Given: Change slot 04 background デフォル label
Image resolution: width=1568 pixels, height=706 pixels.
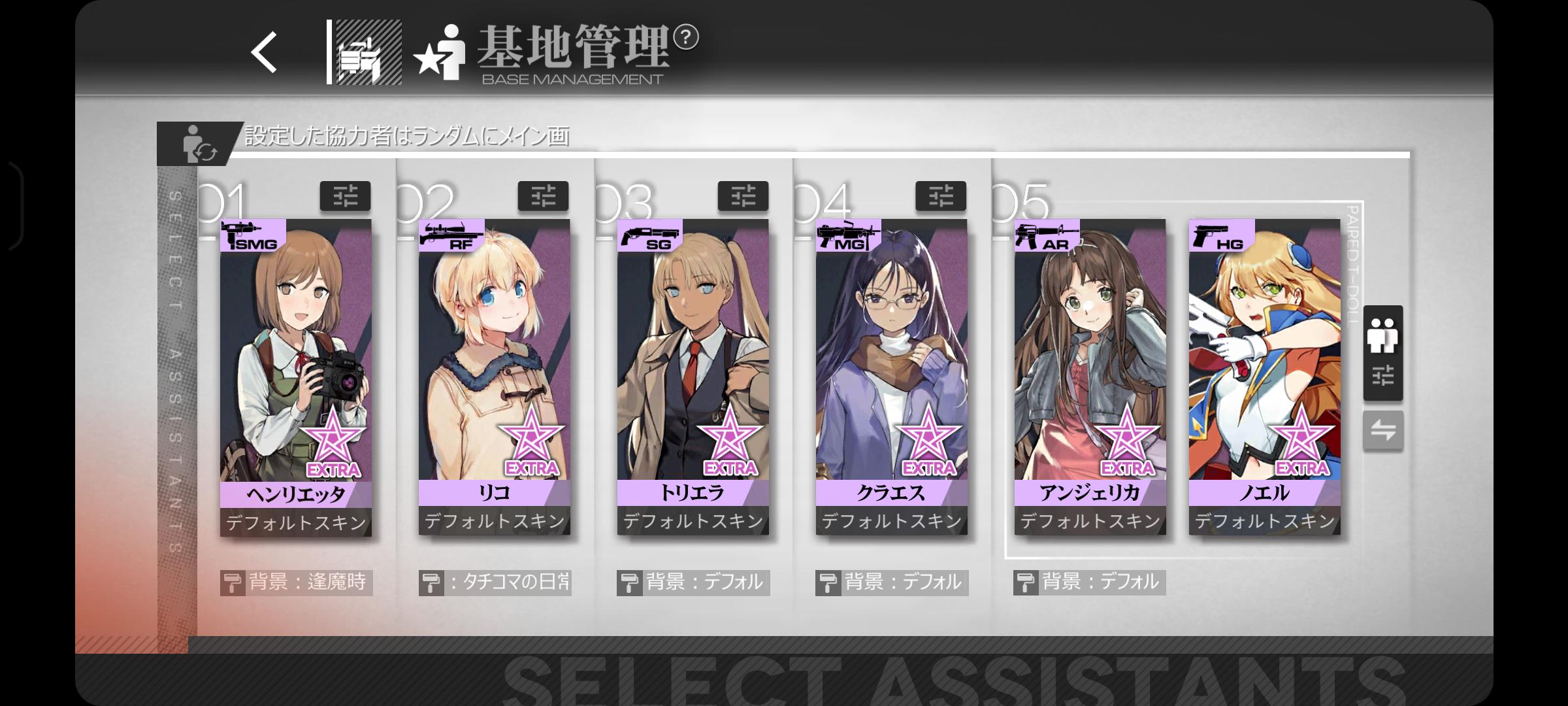Looking at the screenshot, I should click(892, 582).
